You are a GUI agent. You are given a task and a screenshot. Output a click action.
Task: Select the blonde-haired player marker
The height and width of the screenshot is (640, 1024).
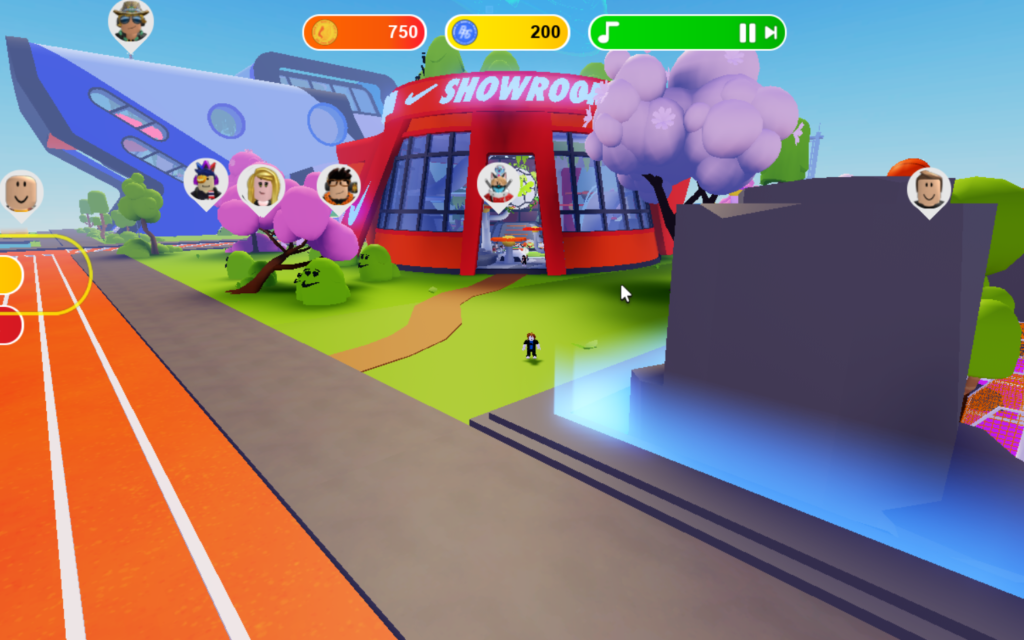pyautogui.click(x=261, y=186)
